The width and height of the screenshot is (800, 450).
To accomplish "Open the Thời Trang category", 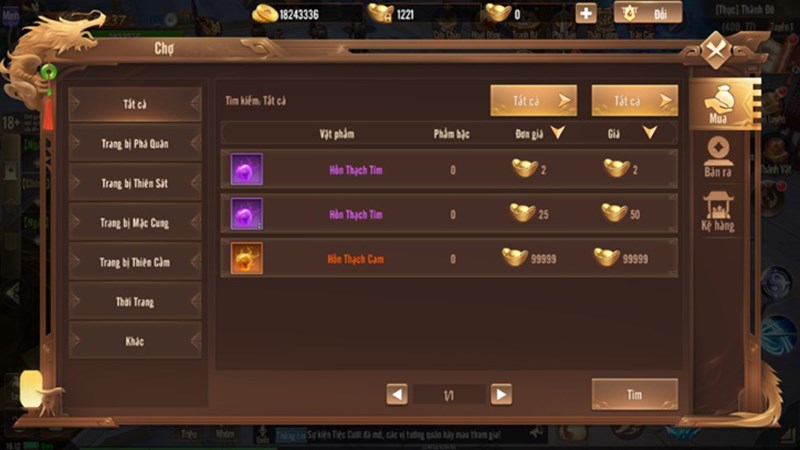I will point(136,301).
